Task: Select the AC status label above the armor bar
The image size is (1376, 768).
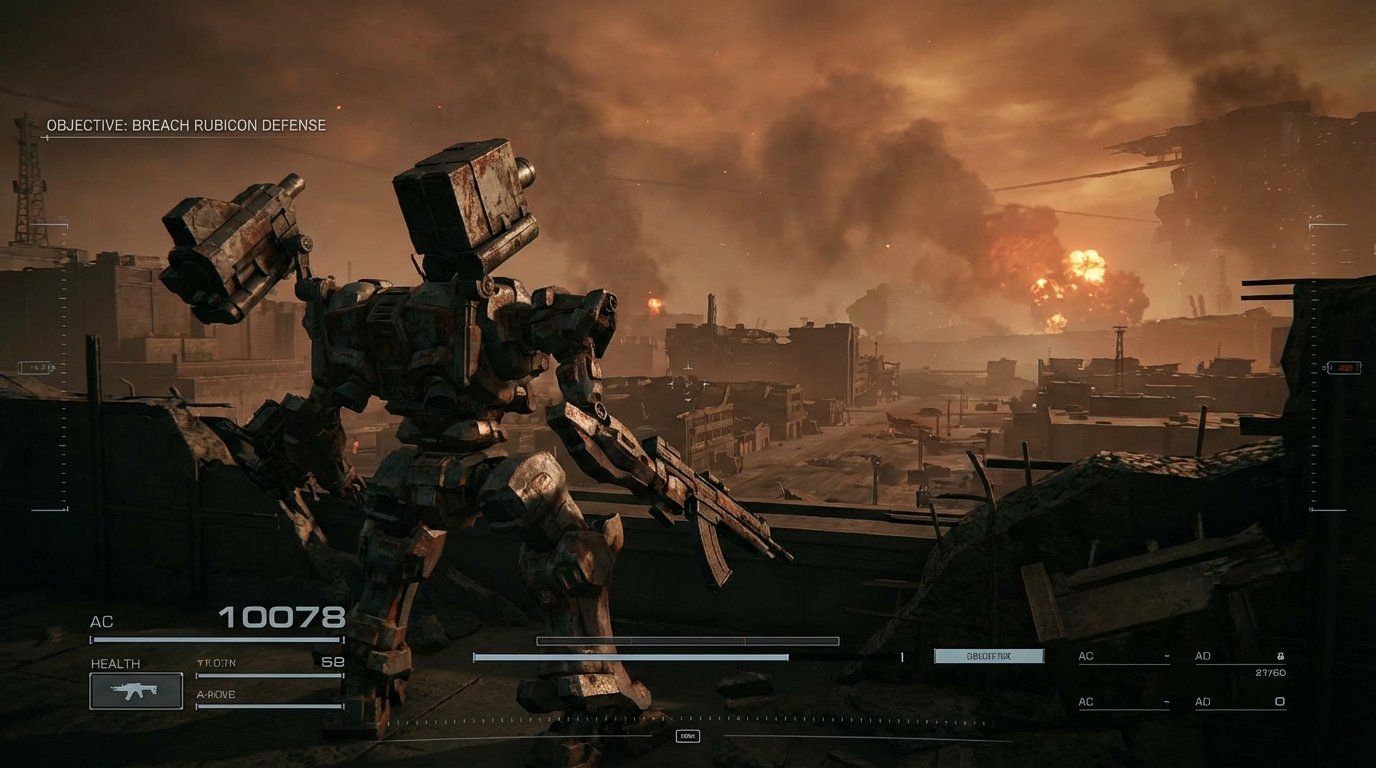Action: 101,621
